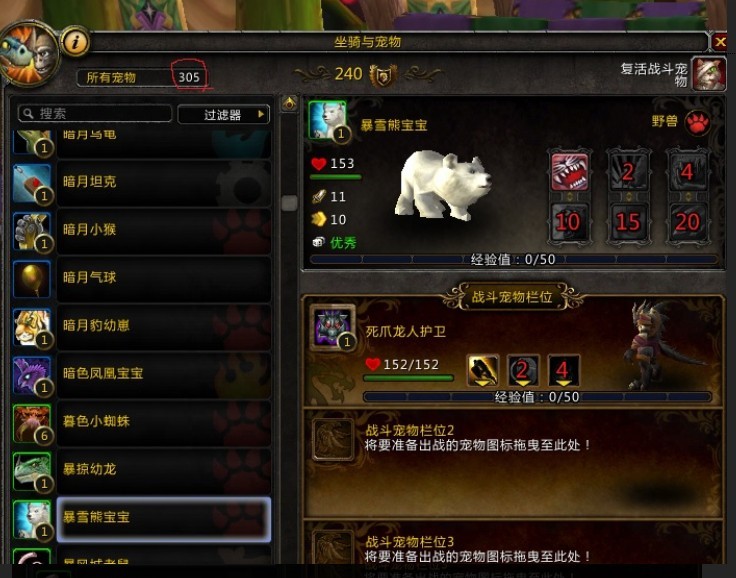Click the info button beside the portrait
Viewport: 736px width, 578px height.
click(76, 42)
